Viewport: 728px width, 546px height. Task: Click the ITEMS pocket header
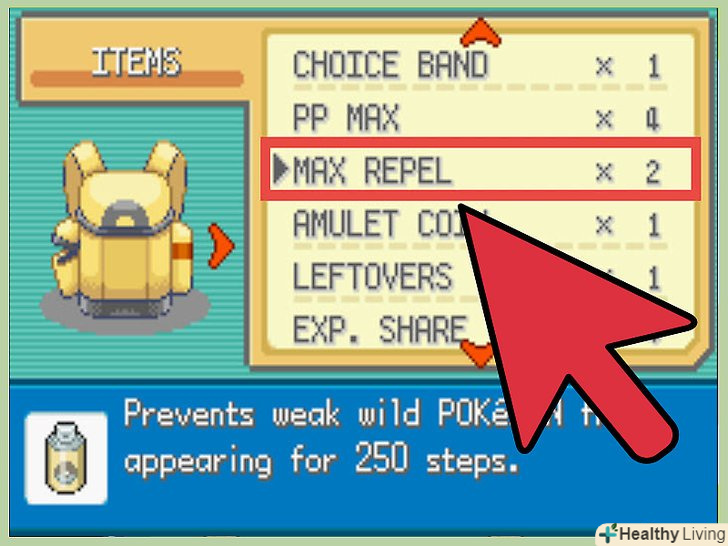click(136, 62)
